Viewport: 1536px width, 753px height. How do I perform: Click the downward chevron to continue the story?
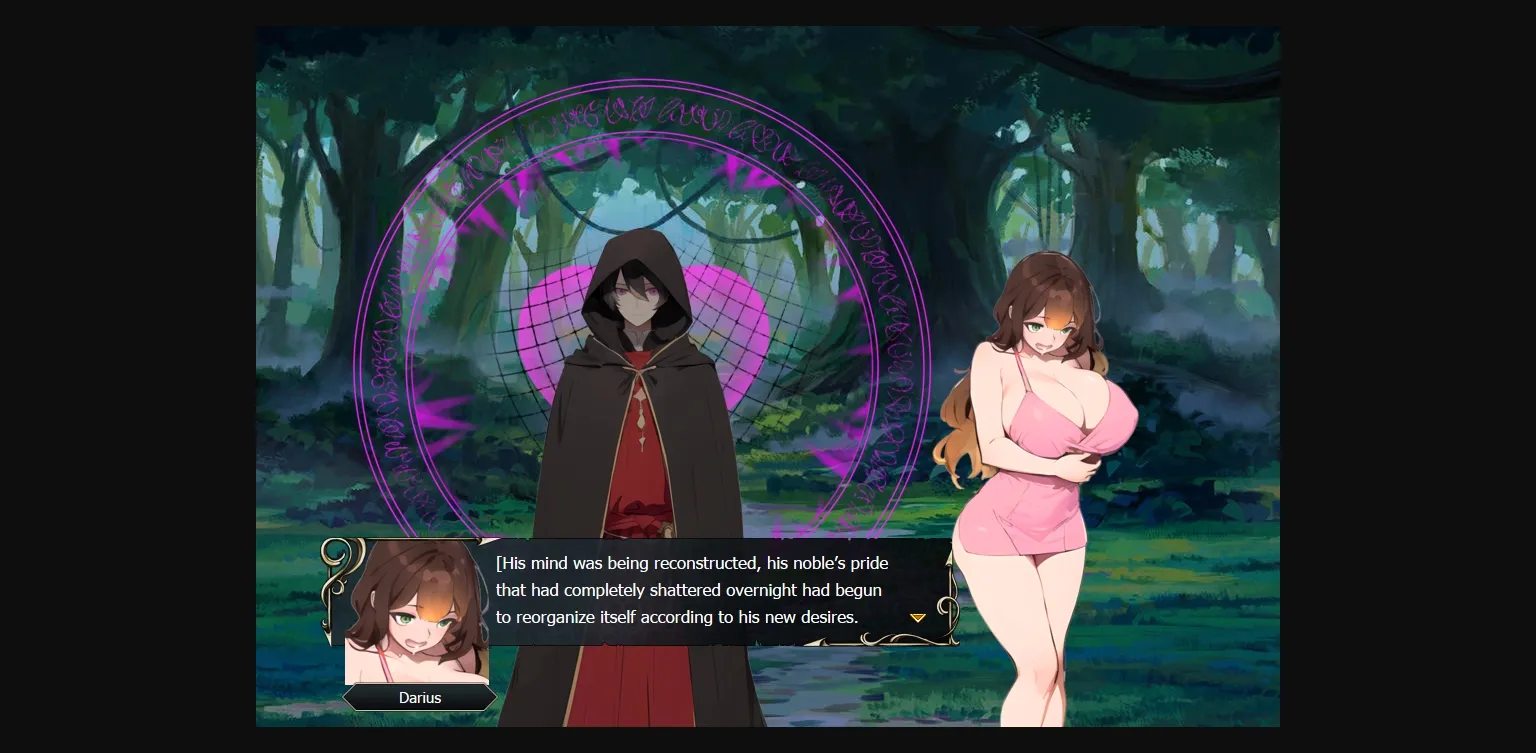pyautogui.click(x=917, y=617)
